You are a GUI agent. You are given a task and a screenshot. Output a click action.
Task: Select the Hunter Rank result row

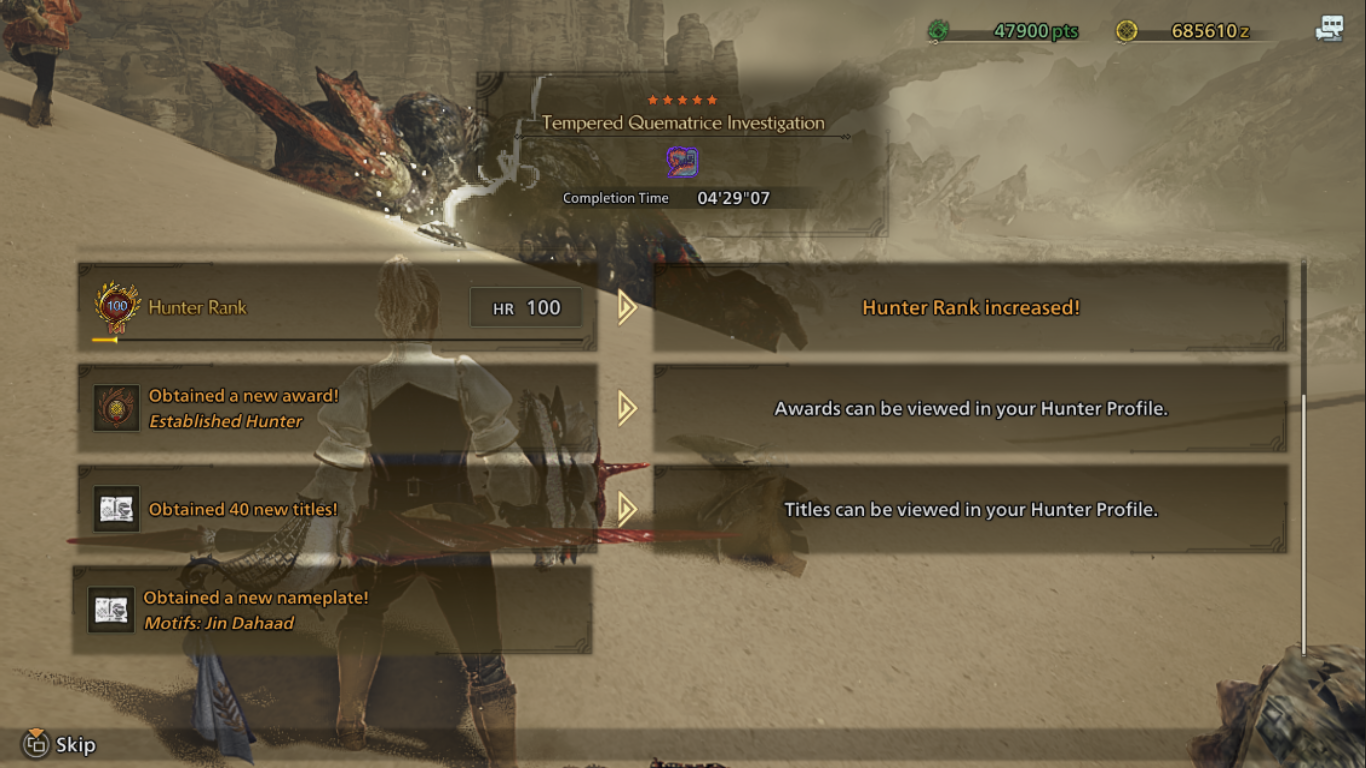337,307
